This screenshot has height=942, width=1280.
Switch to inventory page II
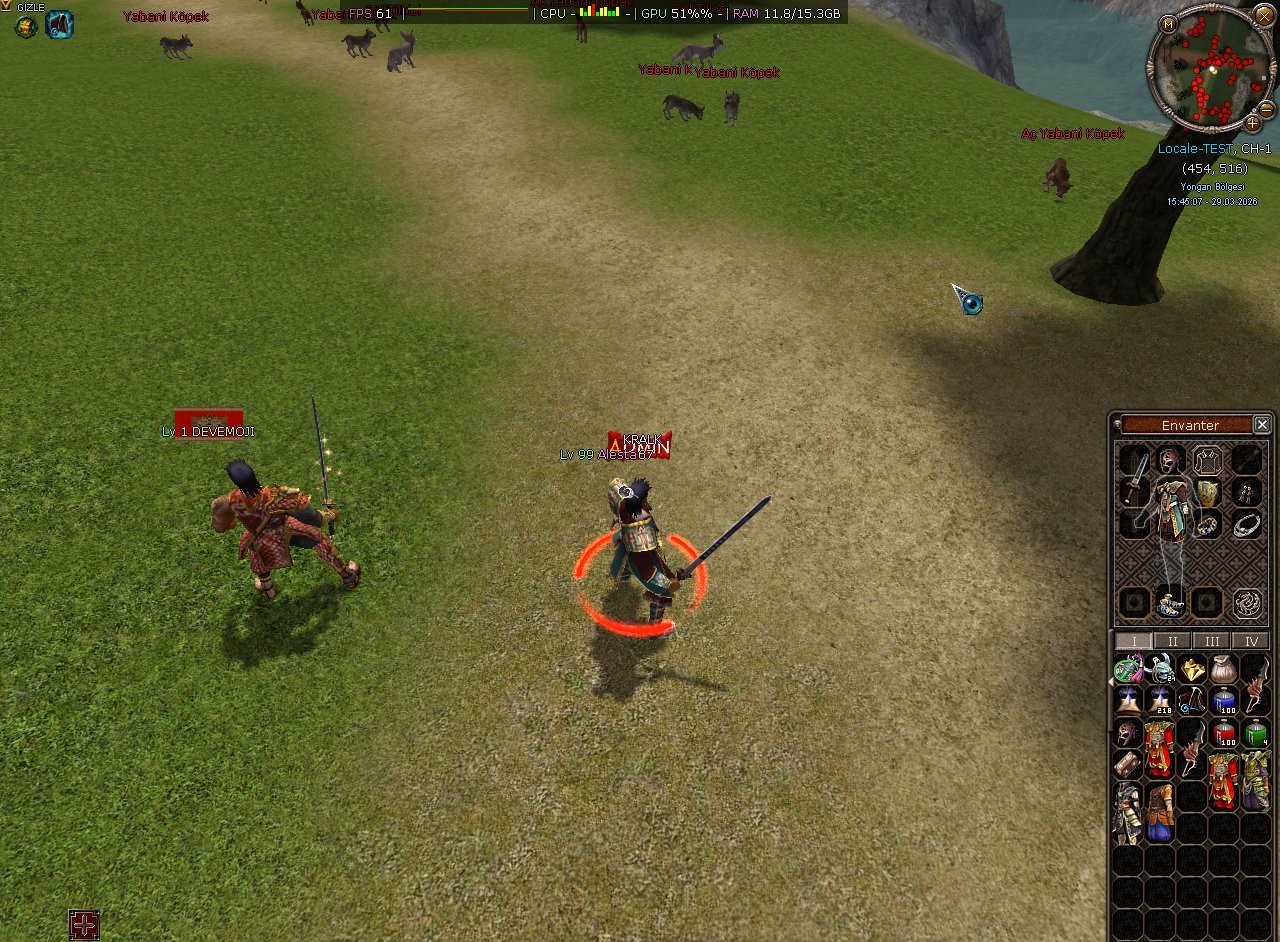point(1172,641)
